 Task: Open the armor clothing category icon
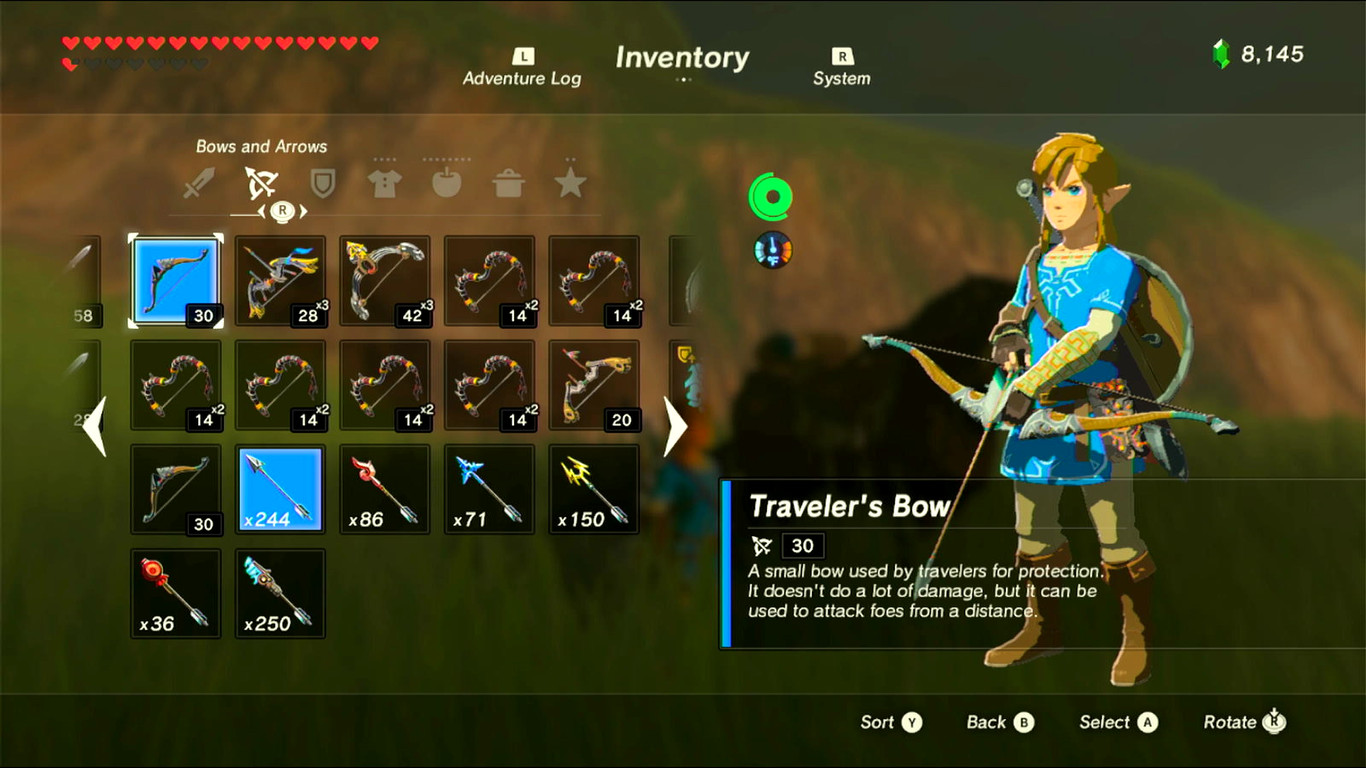point(384,183)
